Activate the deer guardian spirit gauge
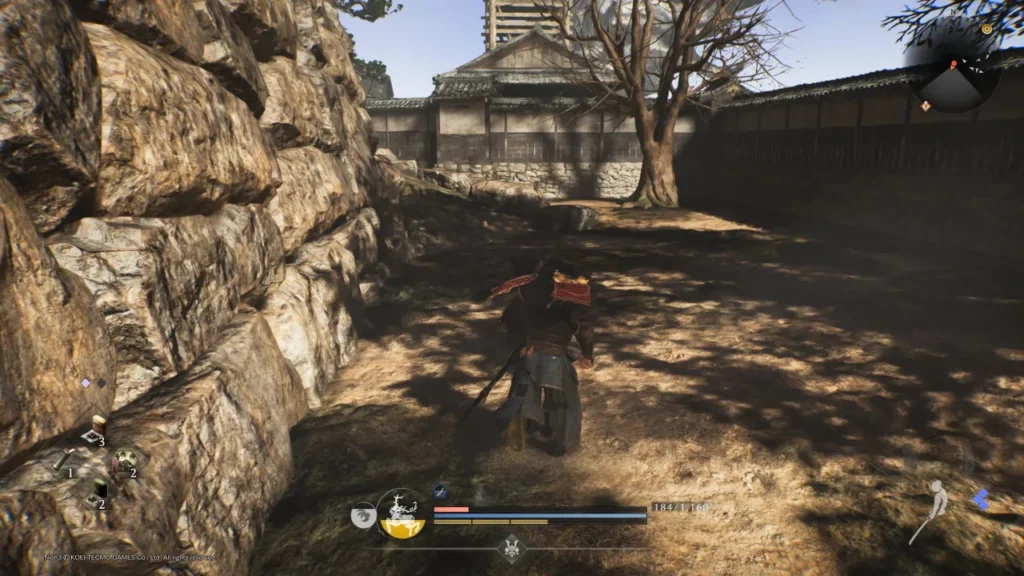Viewport: 1024px width, 576px height. tap(403, 514)
